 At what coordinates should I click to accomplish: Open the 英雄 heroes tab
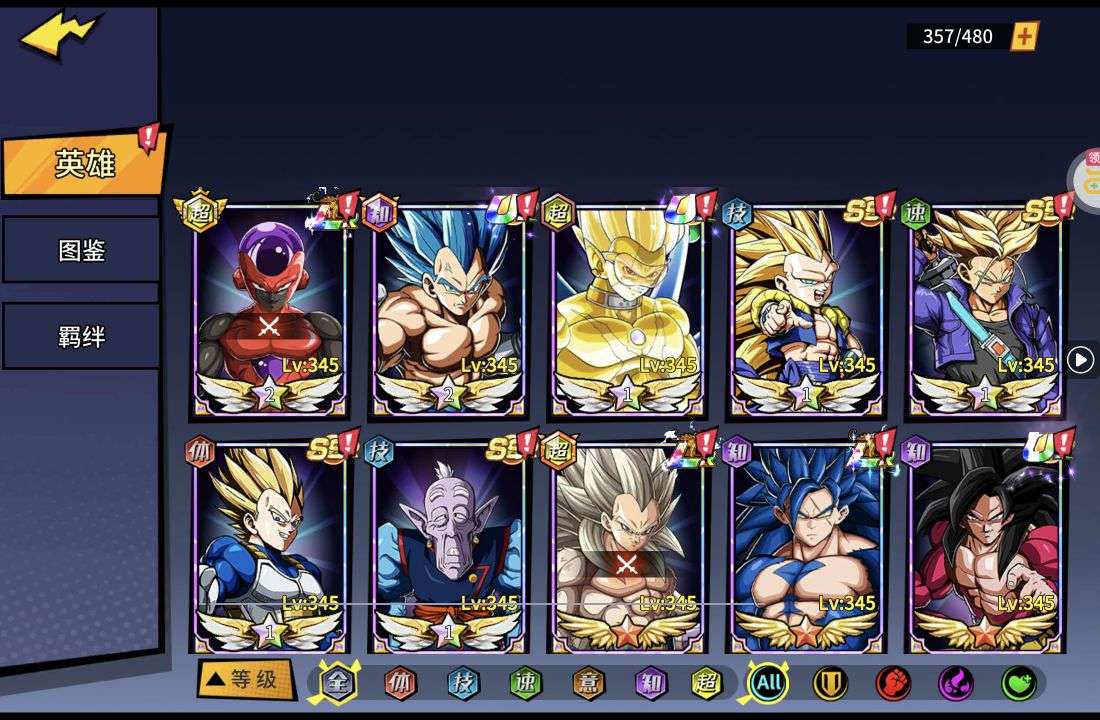click(84, 164)
